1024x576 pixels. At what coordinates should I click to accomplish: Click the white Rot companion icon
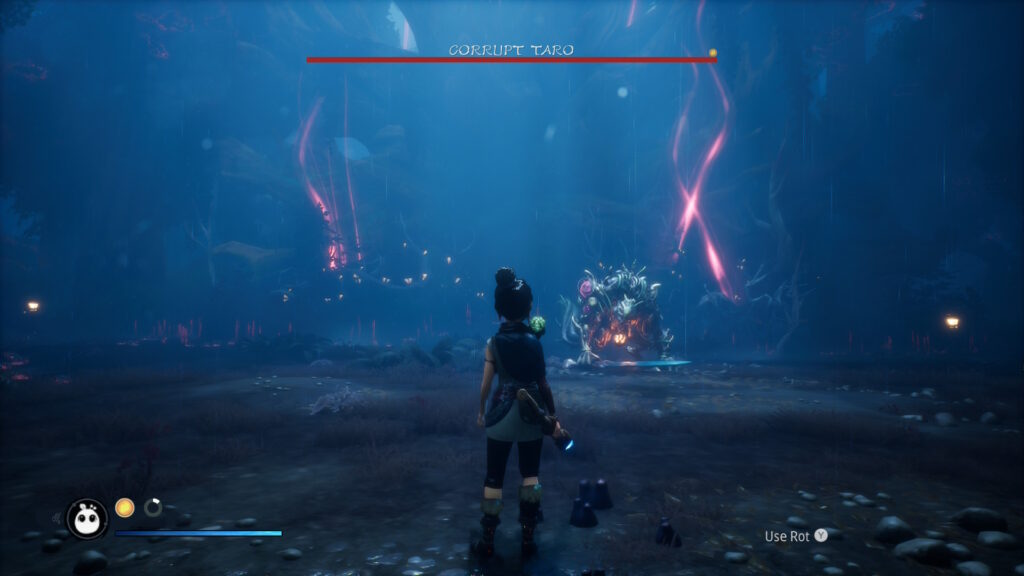point(87,518)
